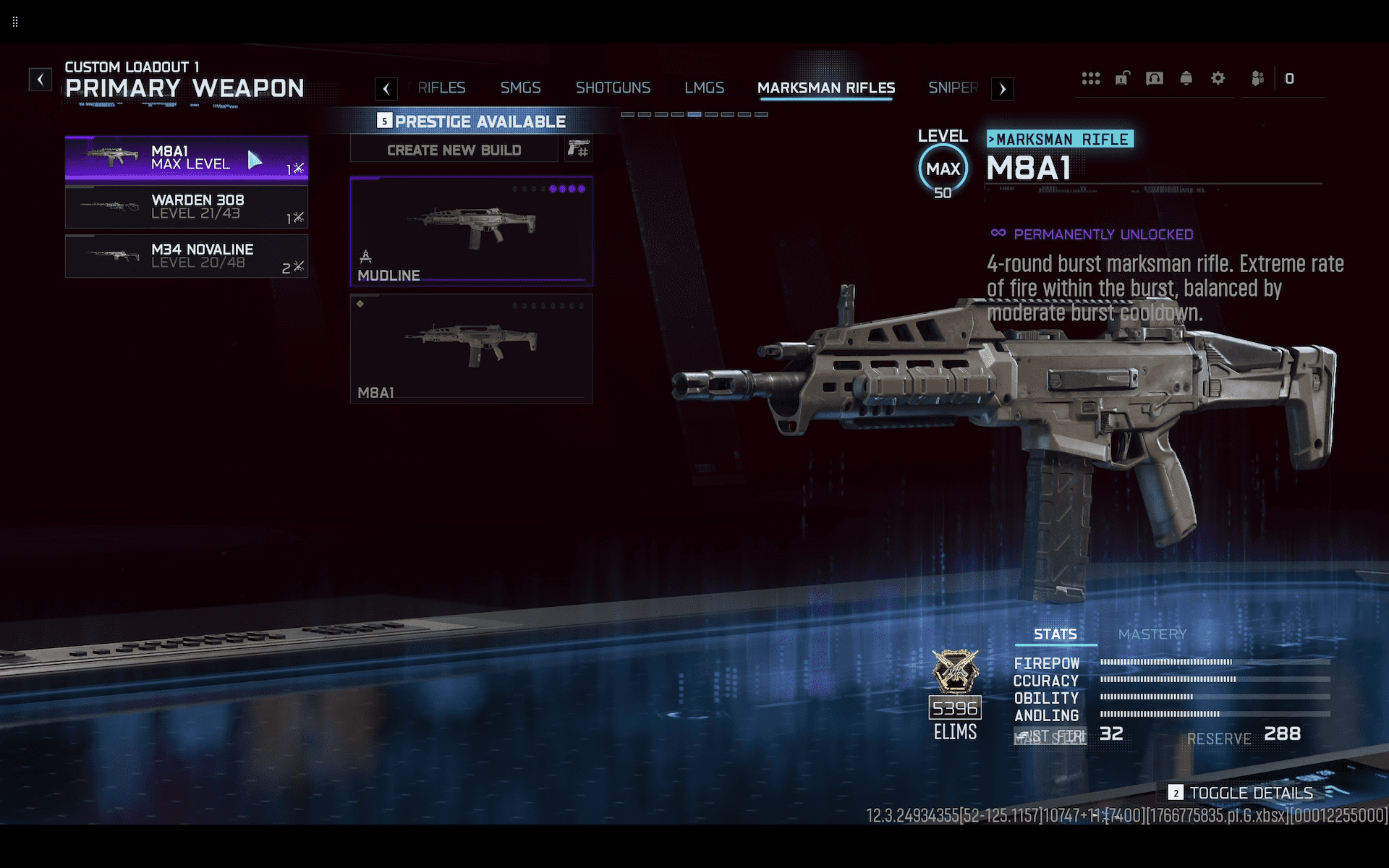Select the M8A1 weapon row
The width and height of the screenshot is (1389, 868).
tap(186, 158)
